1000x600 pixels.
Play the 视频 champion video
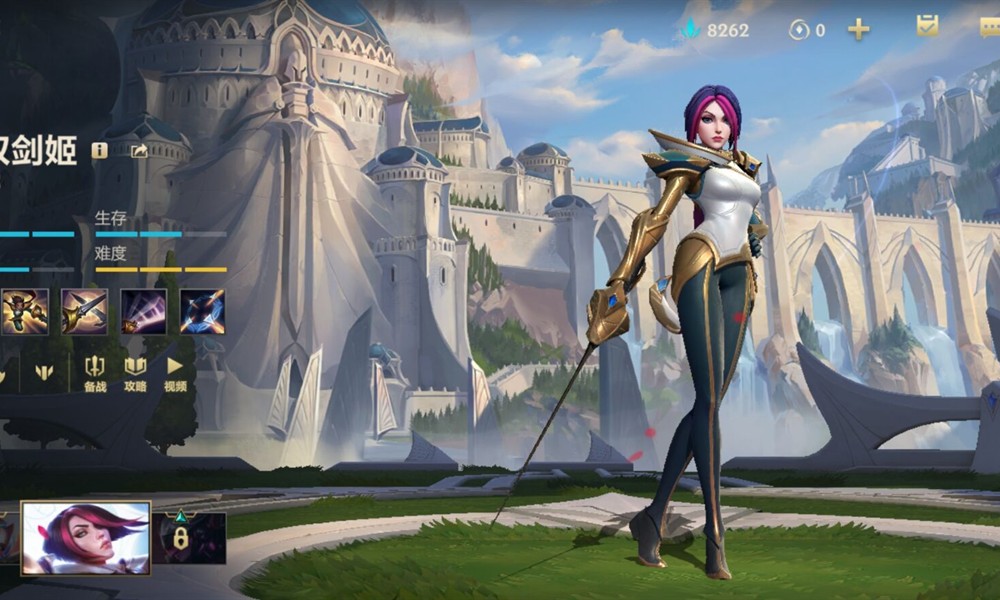tap(175, 374)
